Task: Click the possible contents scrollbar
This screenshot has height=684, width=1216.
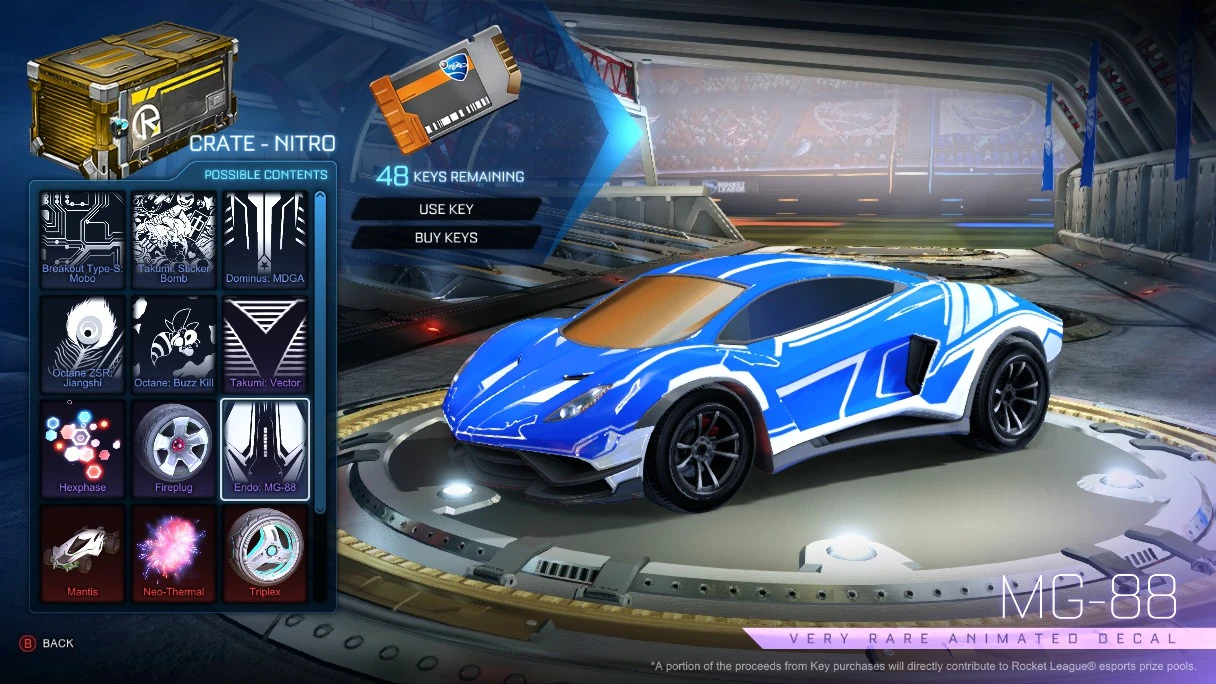Action: (x=320, y=350)
